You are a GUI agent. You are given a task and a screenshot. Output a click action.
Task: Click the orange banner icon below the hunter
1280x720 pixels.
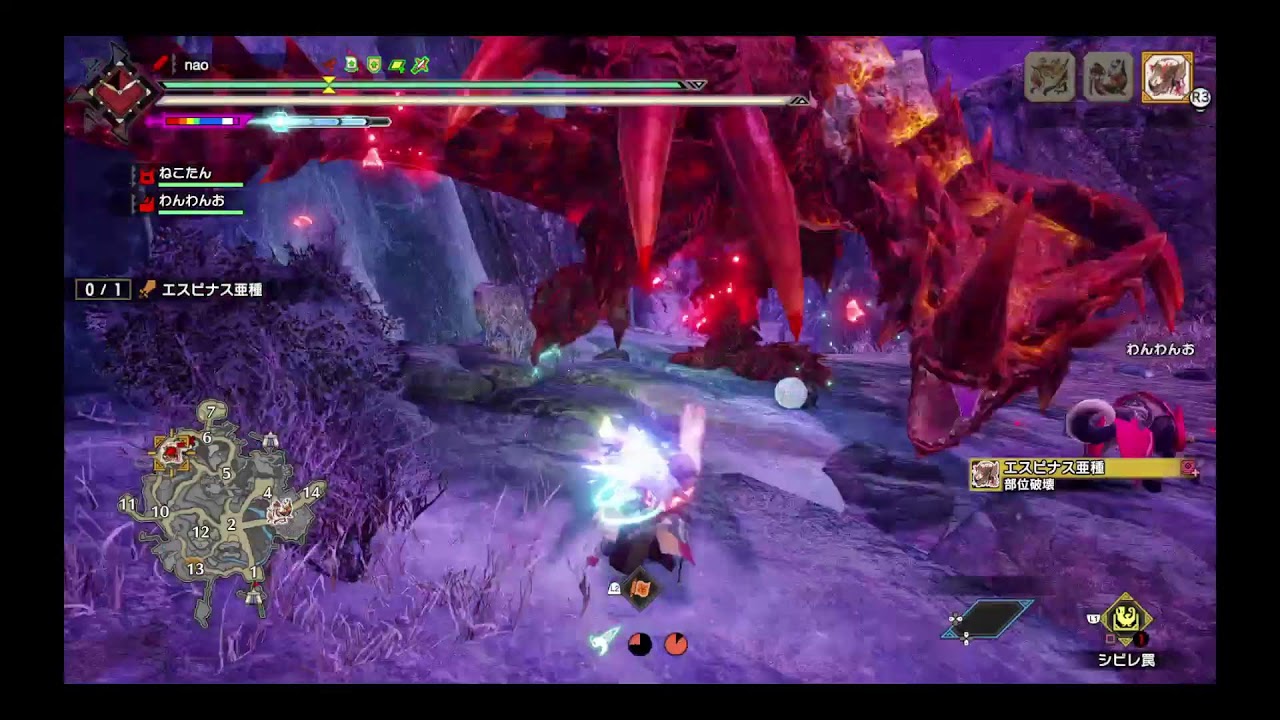click(640, 590)
